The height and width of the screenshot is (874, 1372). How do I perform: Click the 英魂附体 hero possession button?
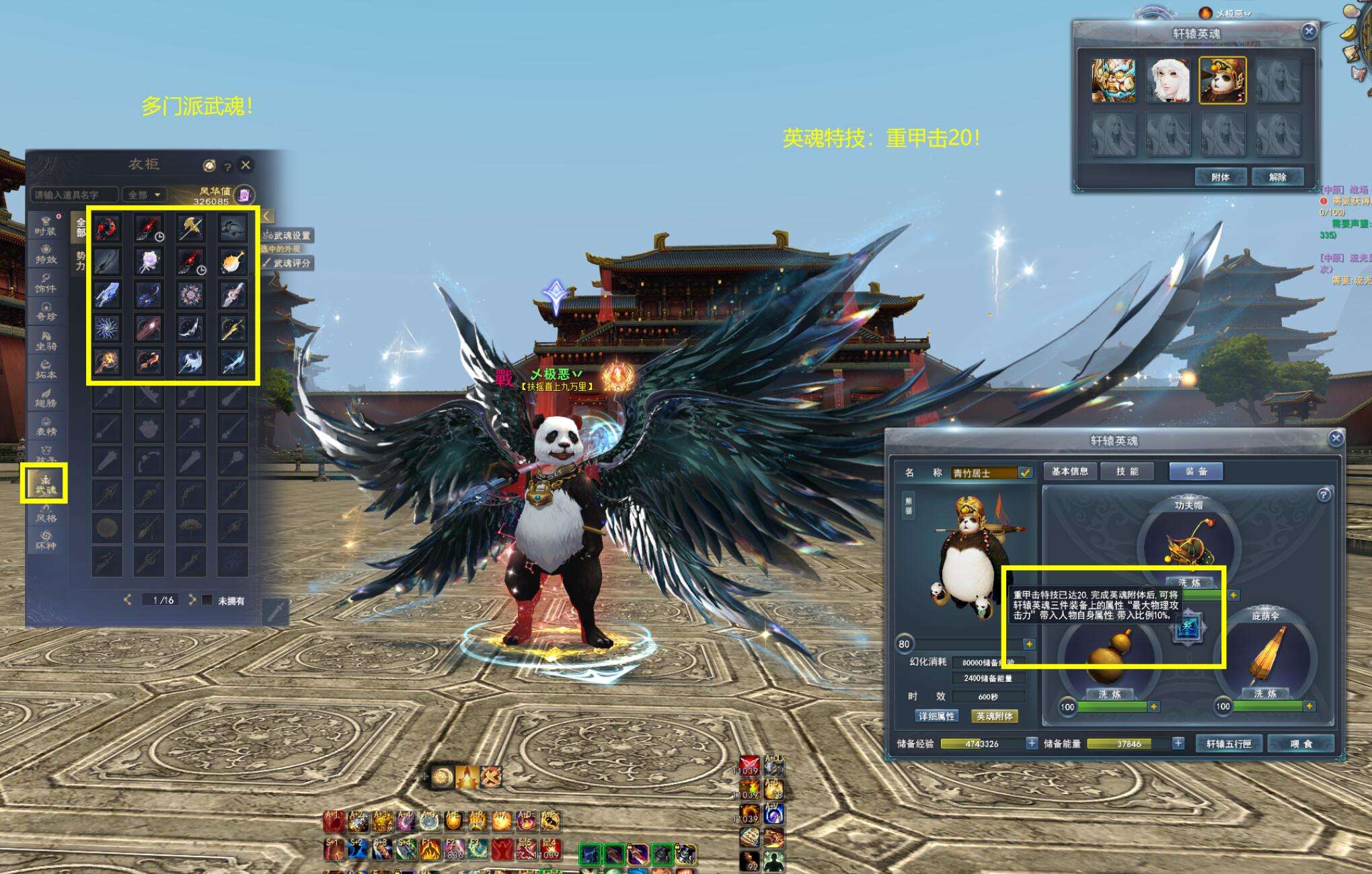(994, 717)
